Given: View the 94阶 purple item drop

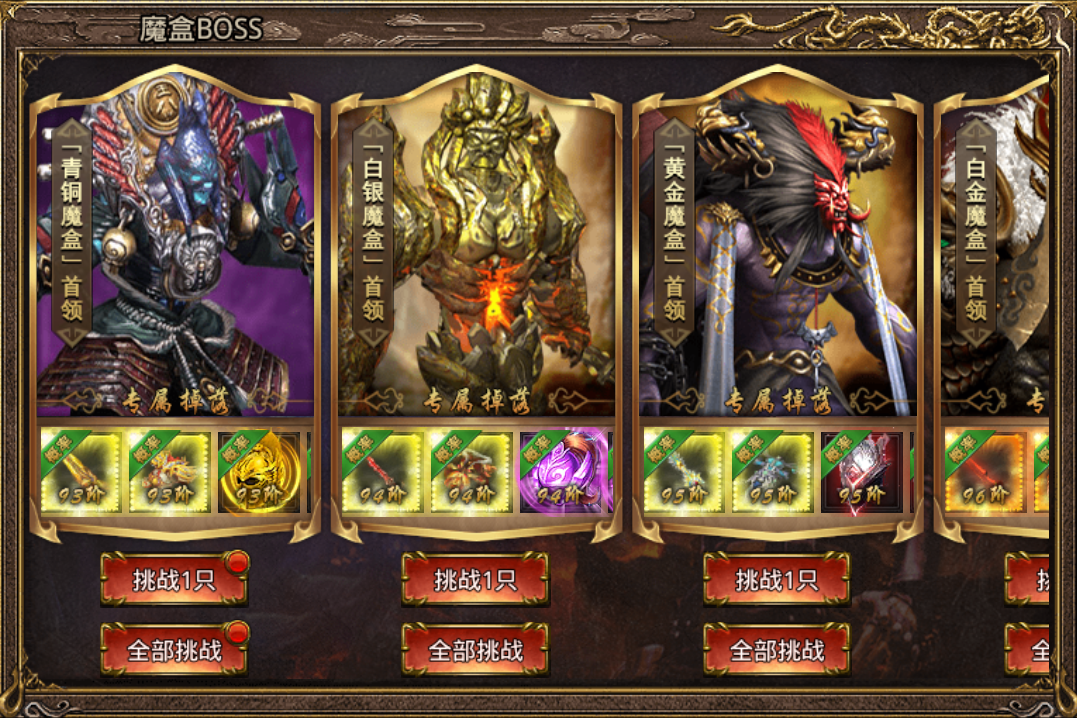Looking at the screenshot, I should point(560,472).
